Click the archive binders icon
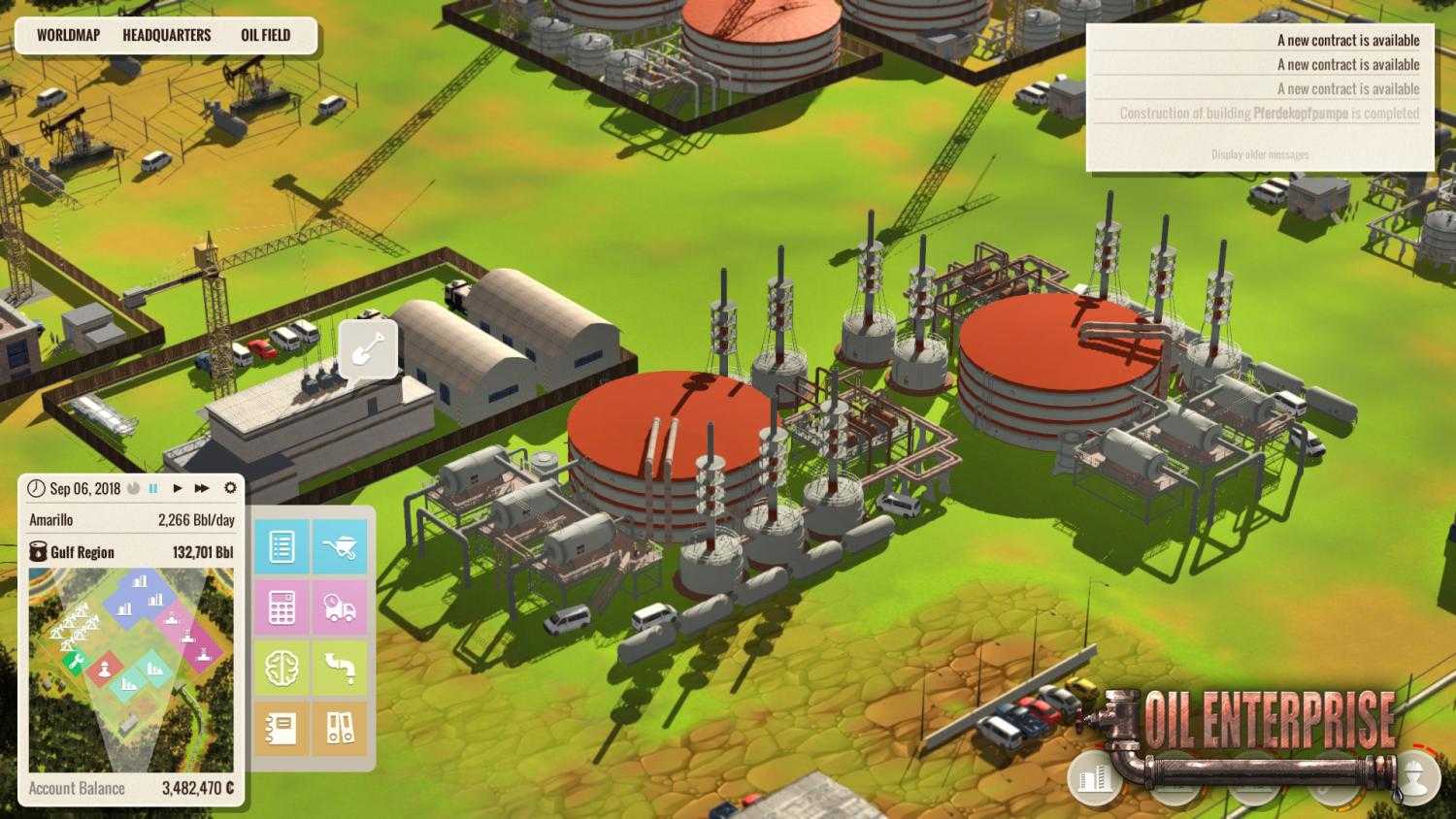Viewport: 1456px width, 819px height. [342, 726]
